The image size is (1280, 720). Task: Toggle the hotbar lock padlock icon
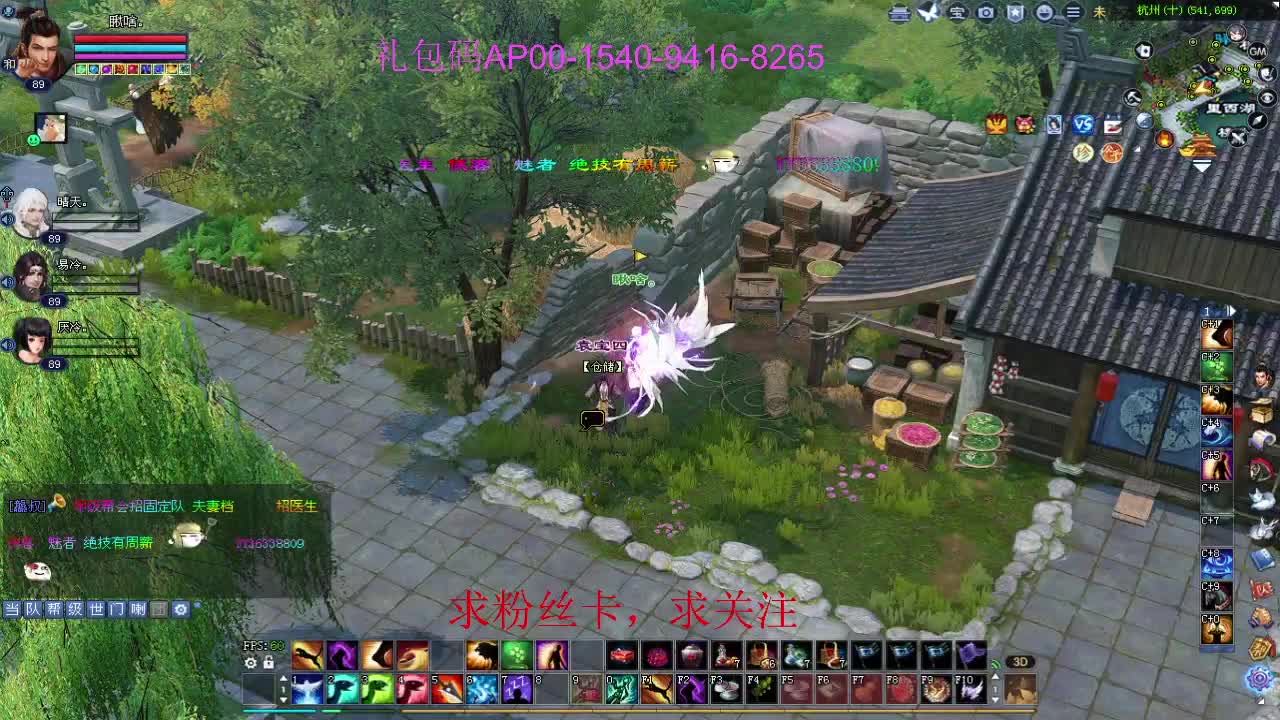(269, 663)
